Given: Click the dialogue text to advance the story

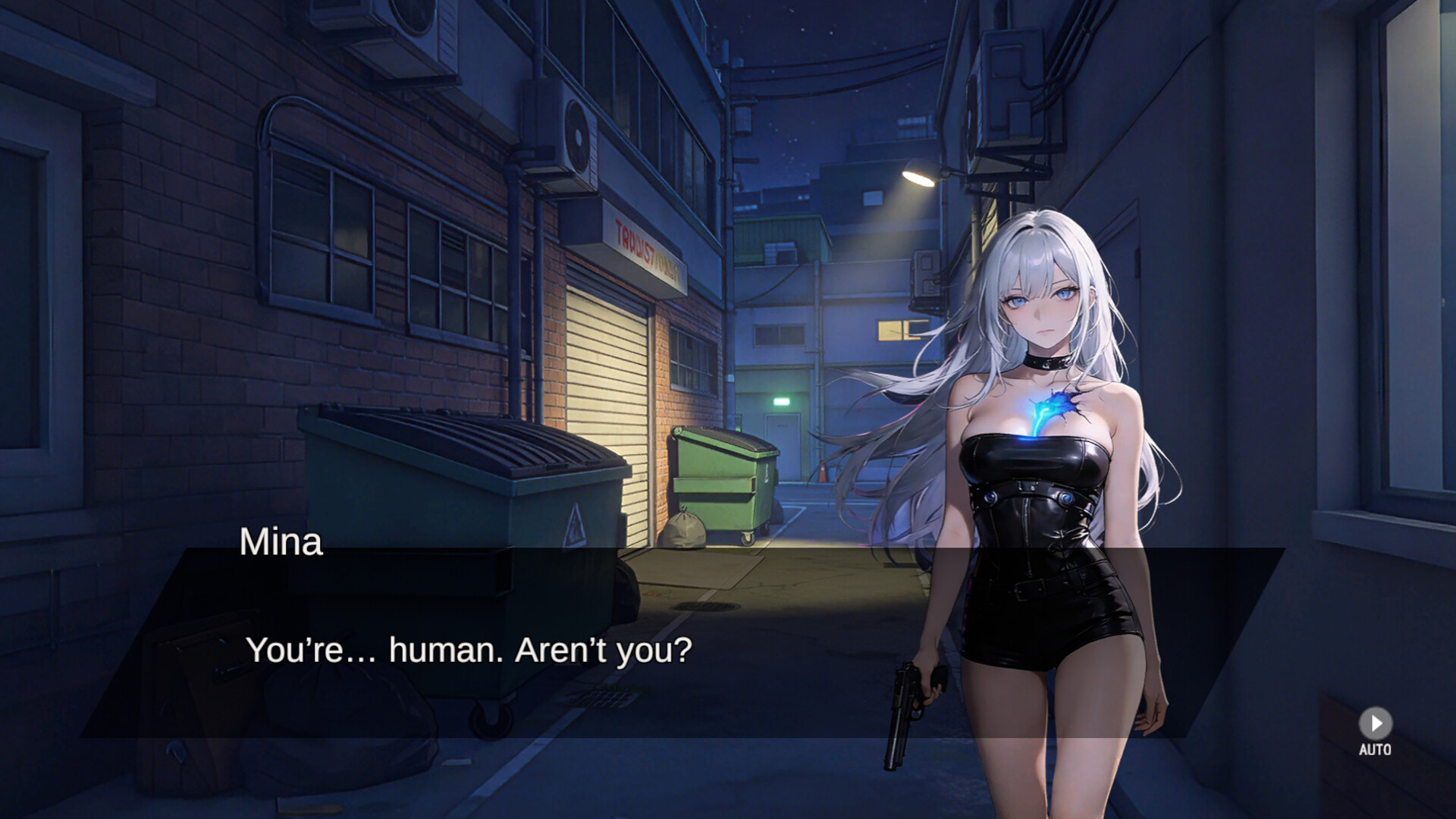Looking at the screenshot, I should point(469,648).
